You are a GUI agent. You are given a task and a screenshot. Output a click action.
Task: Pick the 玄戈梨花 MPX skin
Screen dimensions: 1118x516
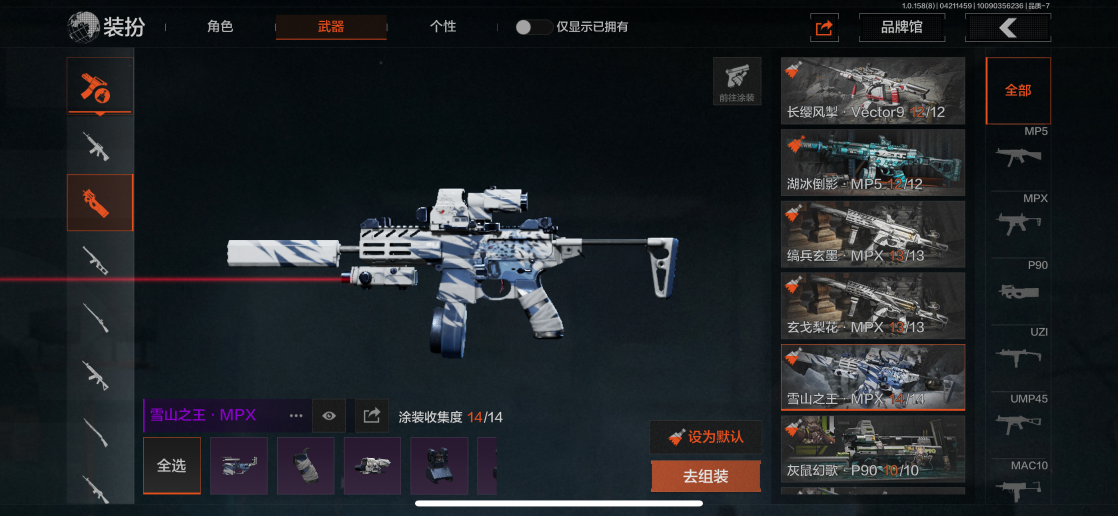(872, 306)
